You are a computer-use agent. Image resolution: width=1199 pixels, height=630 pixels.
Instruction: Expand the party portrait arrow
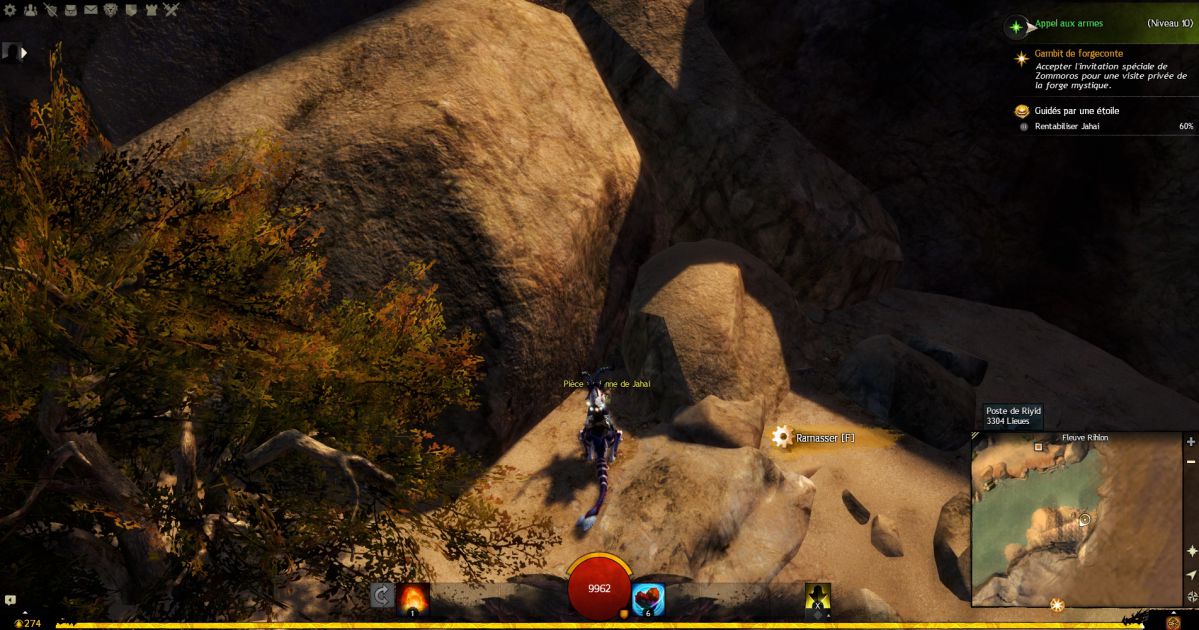tap(24, 52)
